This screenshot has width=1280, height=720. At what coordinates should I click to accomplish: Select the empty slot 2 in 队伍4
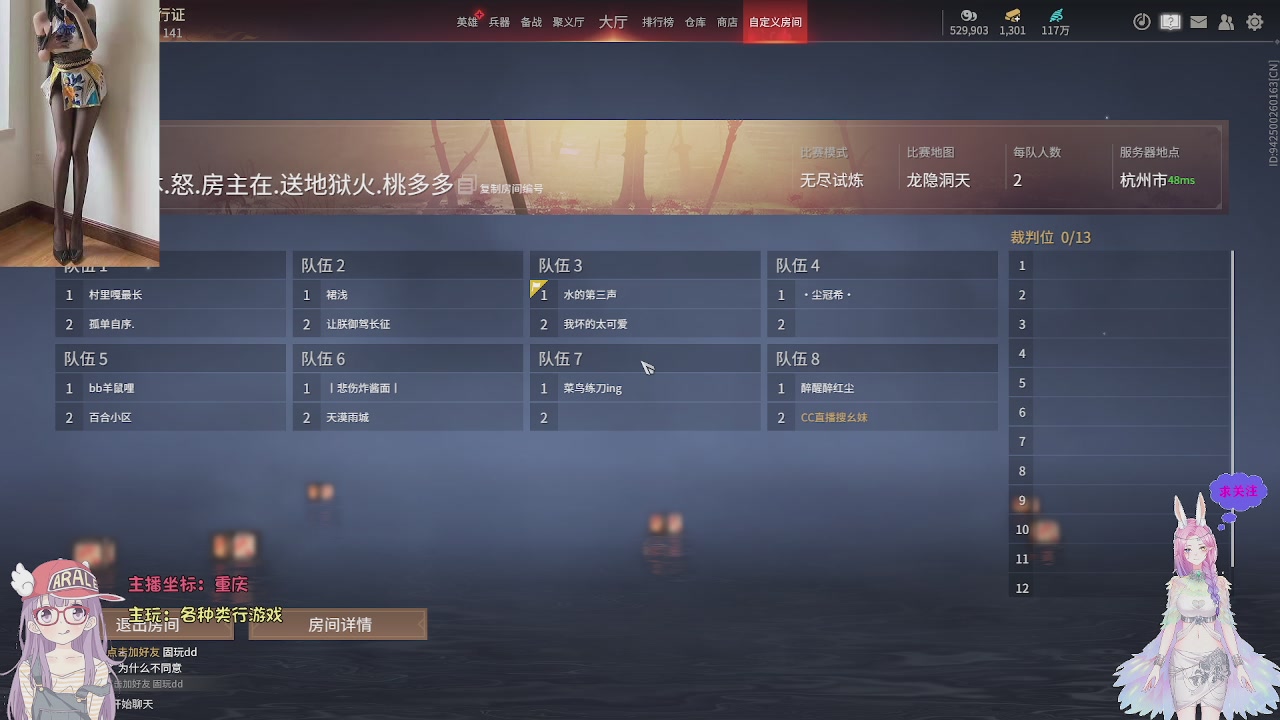[882, 322]
